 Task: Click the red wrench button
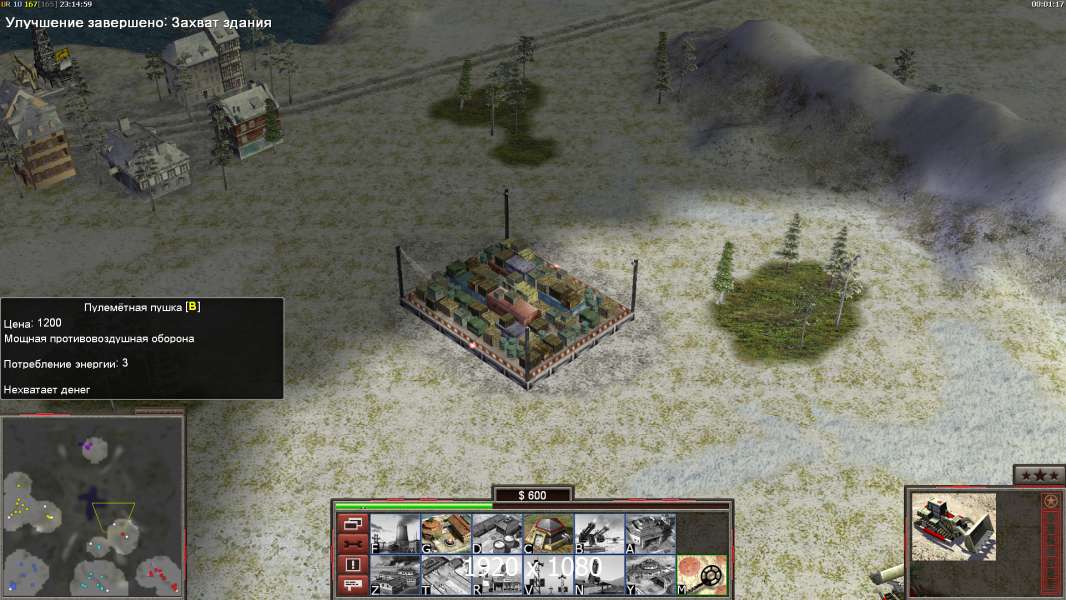tap(352, 544)
